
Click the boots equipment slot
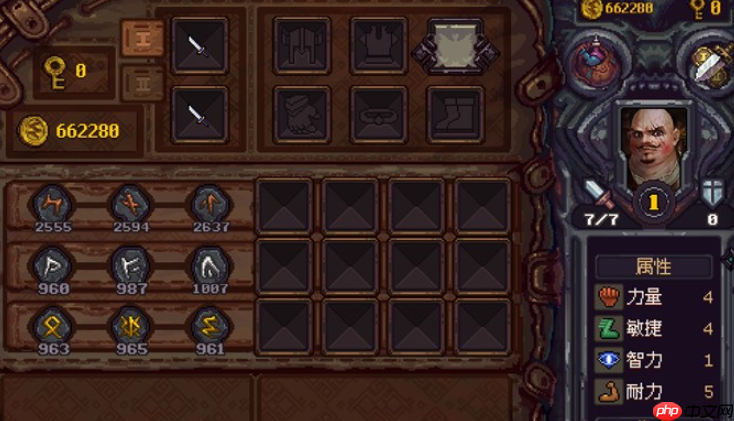tap(455, 113)
